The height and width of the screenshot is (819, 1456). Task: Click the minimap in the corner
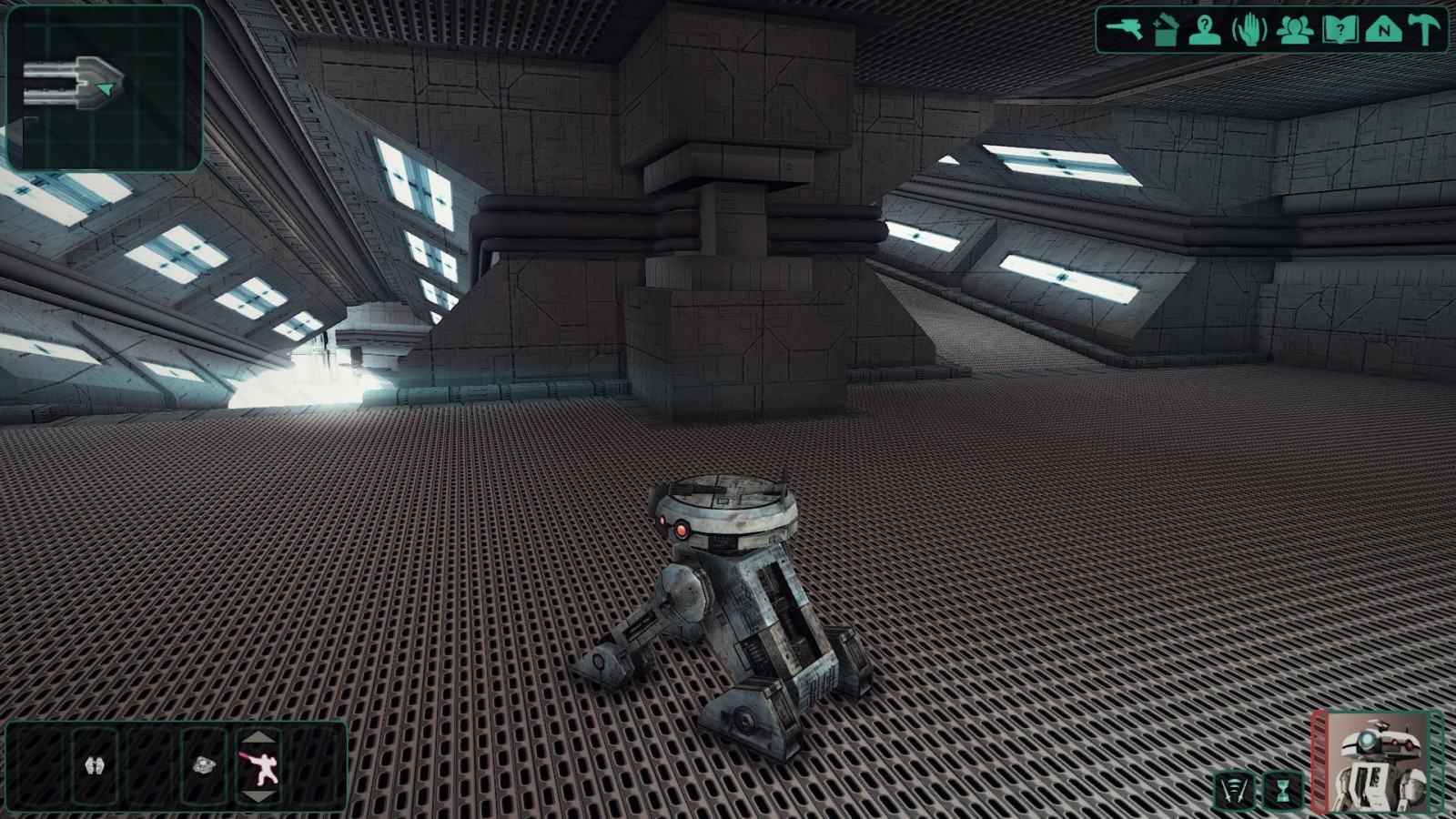pos(104,88)
